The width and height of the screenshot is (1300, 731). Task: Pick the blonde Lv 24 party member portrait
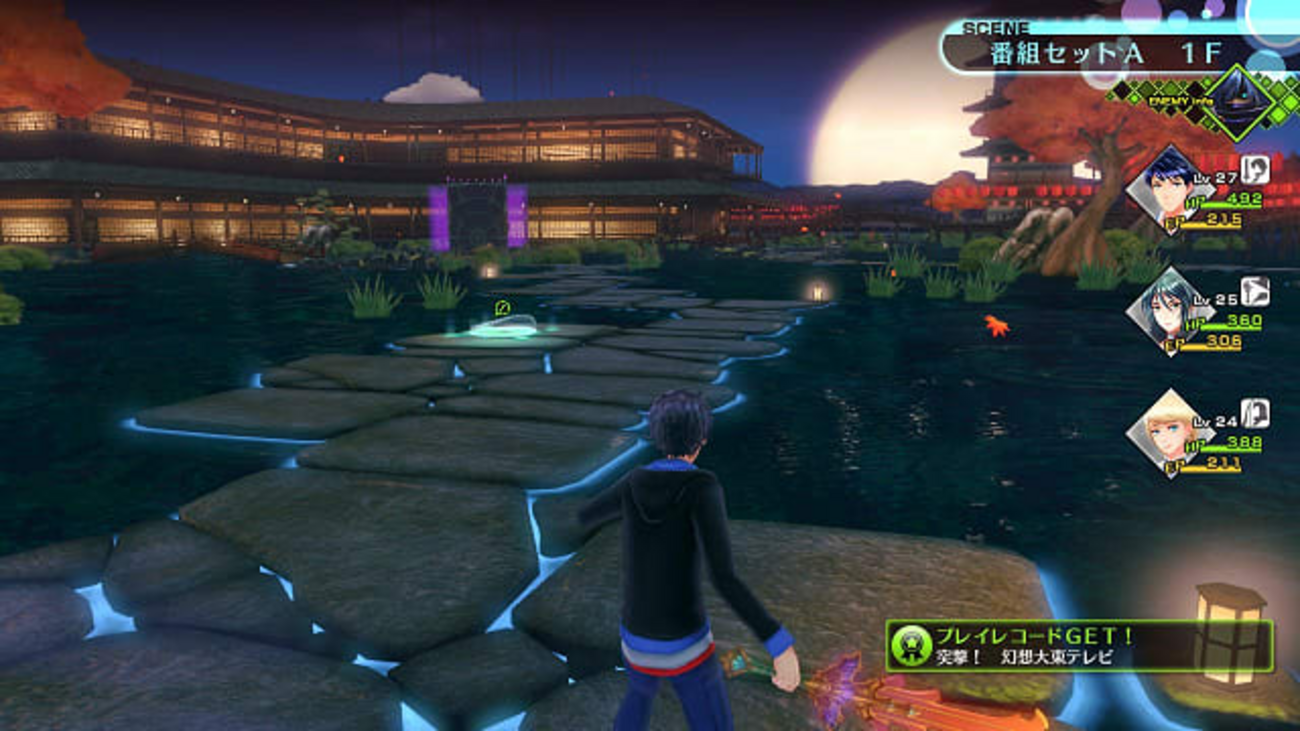coord(1165,434)
